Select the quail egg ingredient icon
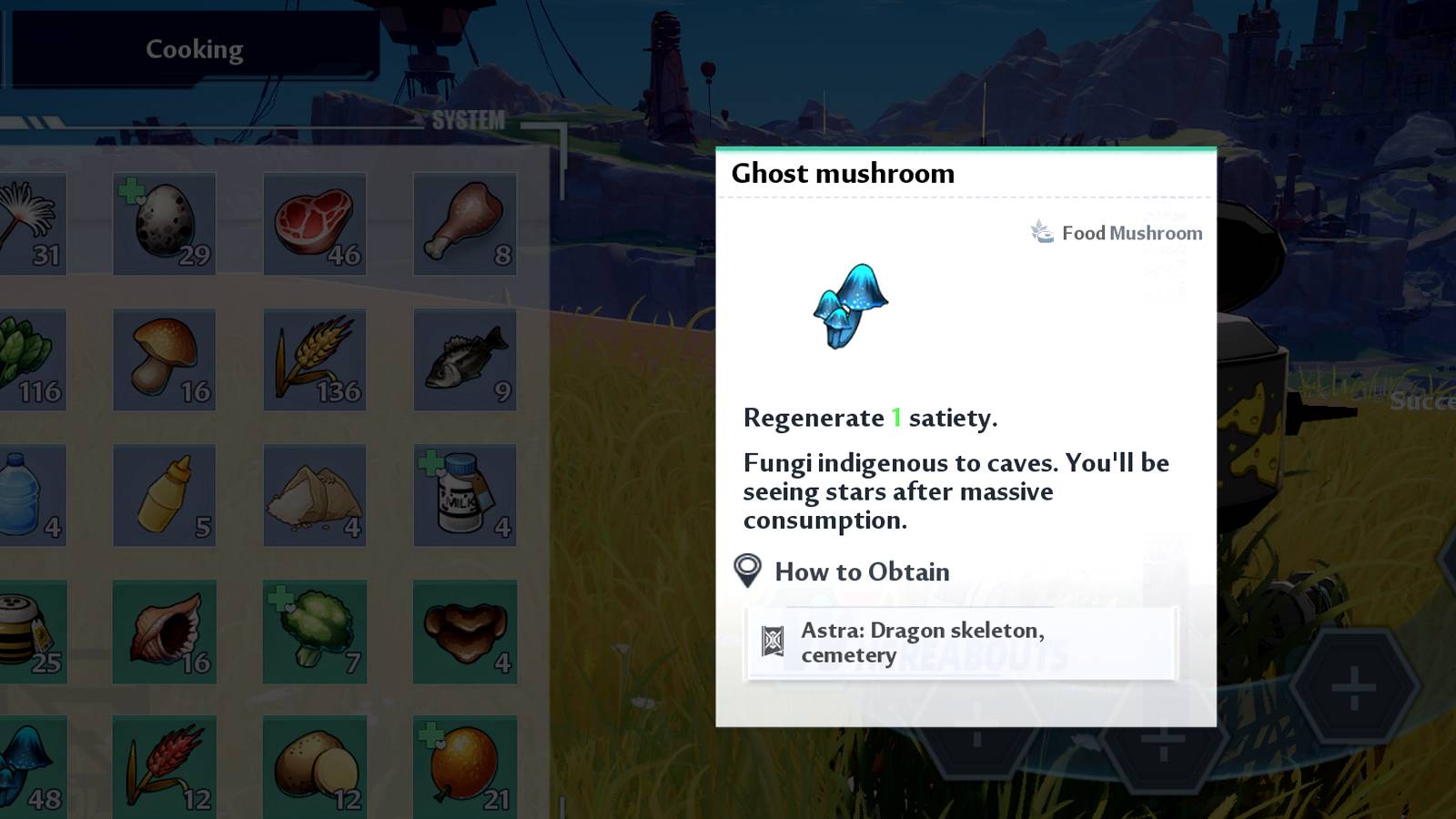 coord(165,223)
